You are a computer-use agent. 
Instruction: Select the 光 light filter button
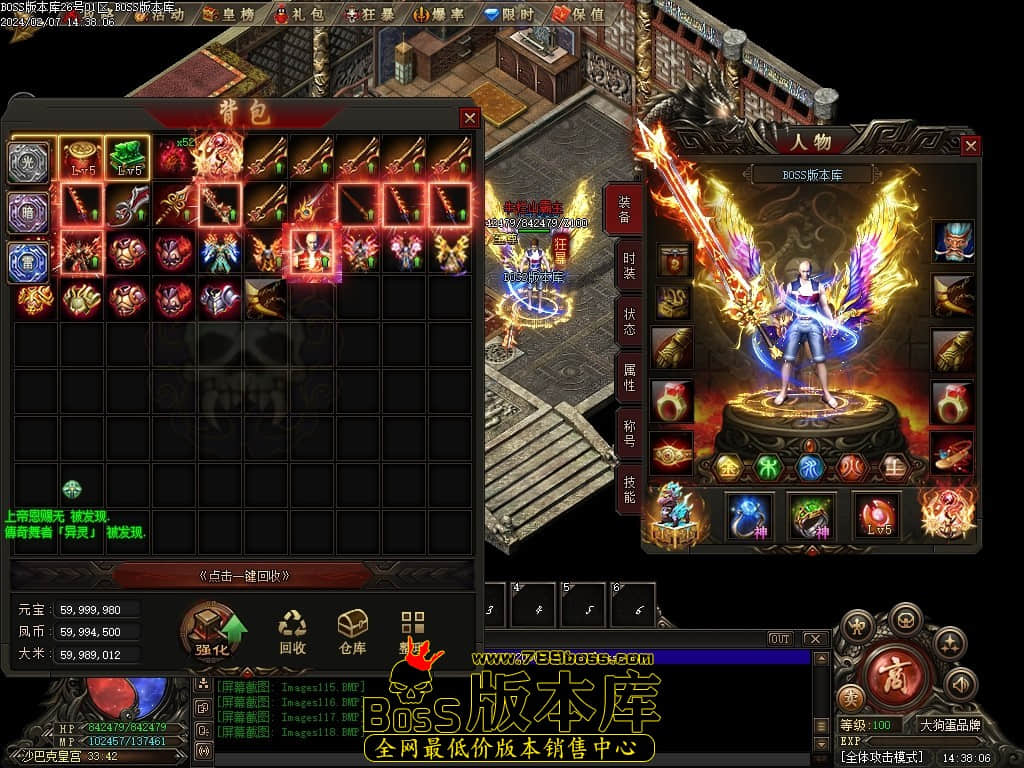(28, 163)
